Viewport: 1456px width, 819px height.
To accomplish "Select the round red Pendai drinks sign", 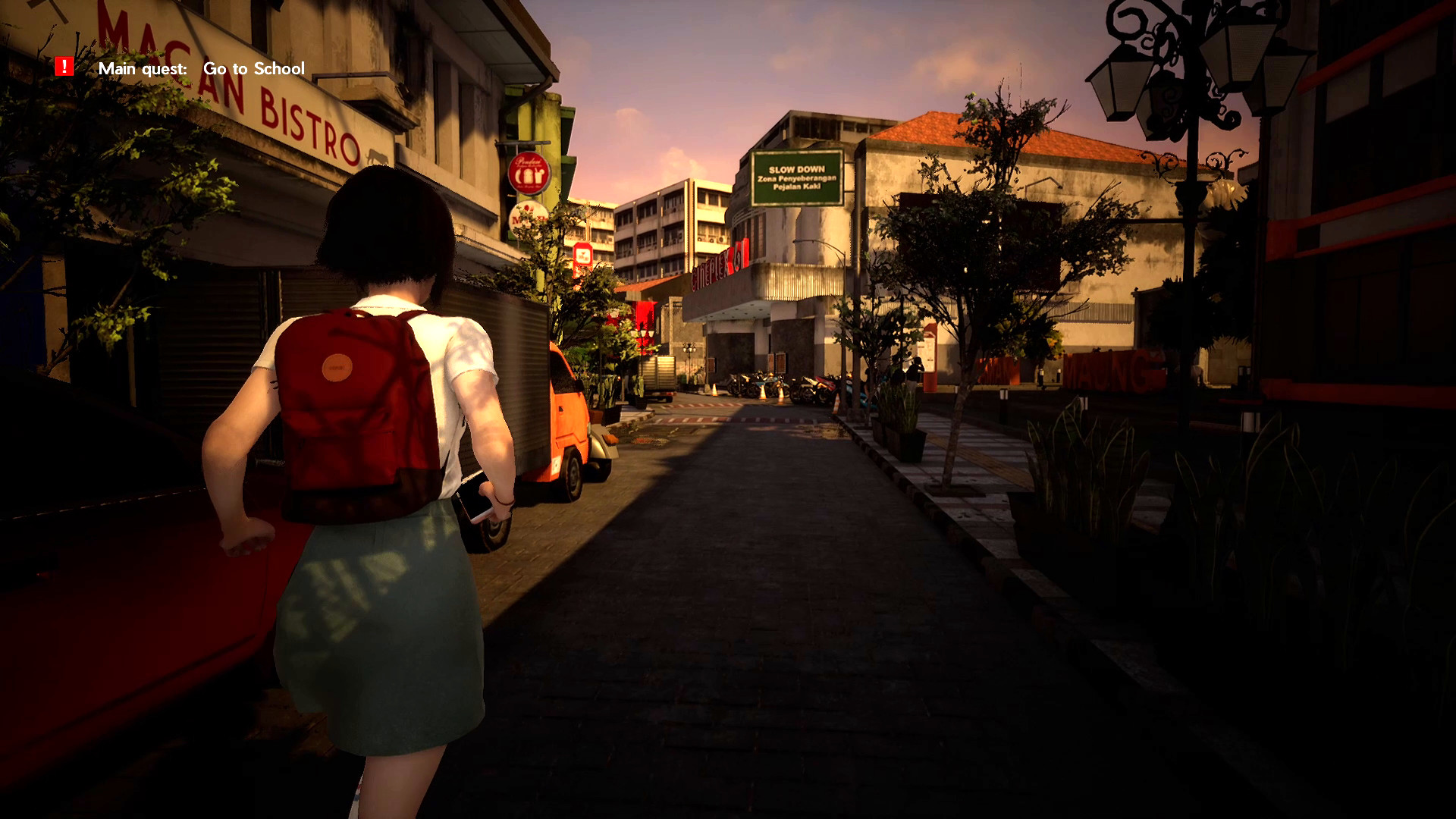I will pos(529,173).
